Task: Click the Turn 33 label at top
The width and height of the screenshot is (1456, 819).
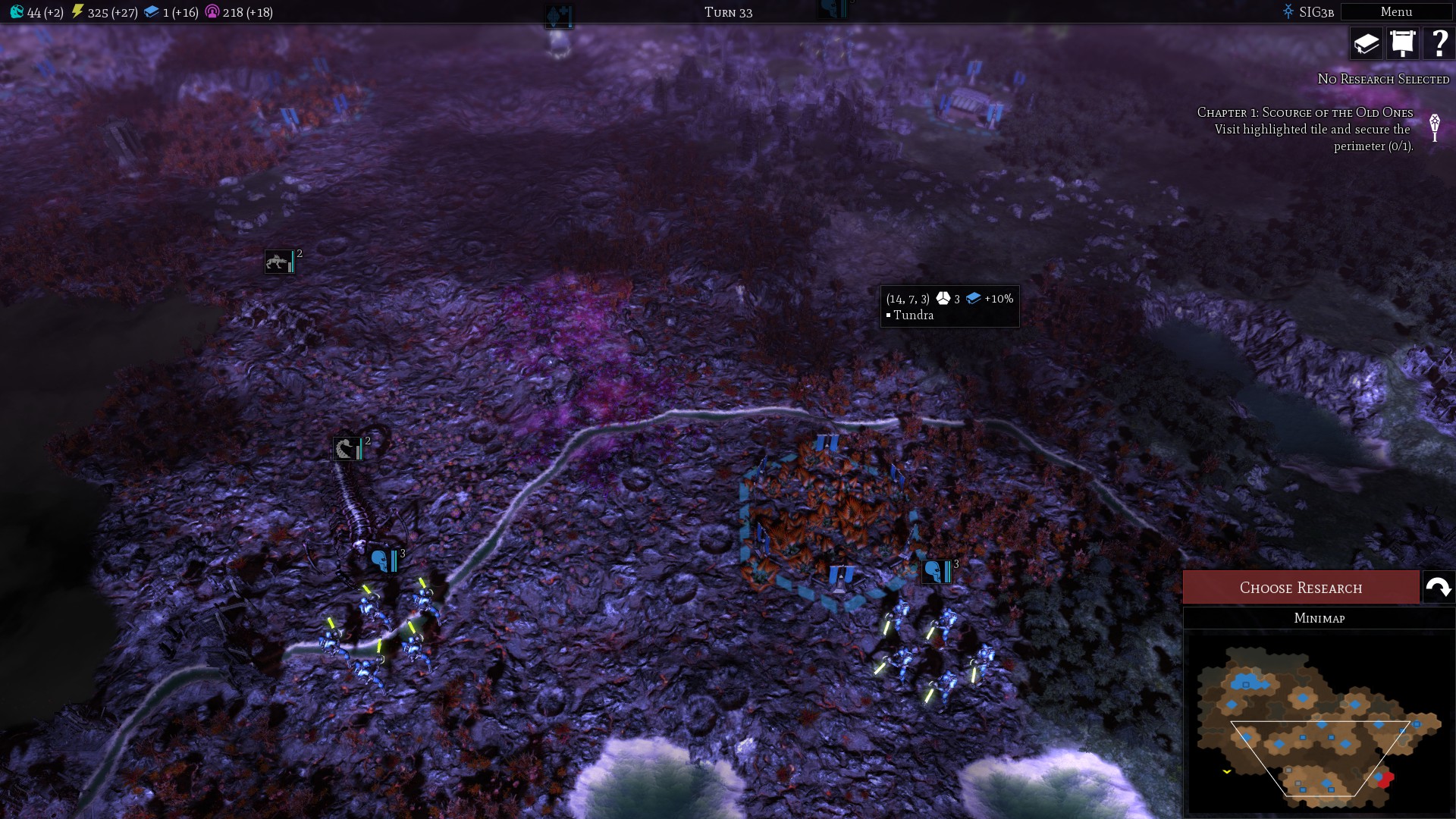Action: [x=727, y=12]
